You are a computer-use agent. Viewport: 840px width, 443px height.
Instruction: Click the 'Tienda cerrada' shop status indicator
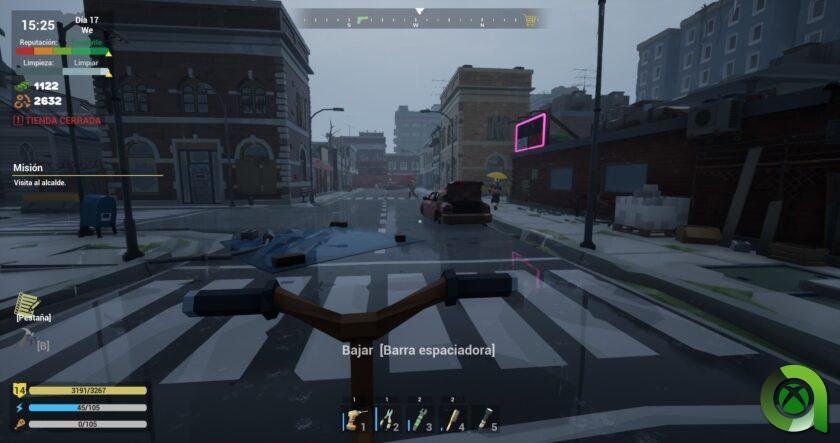[58, 120]
